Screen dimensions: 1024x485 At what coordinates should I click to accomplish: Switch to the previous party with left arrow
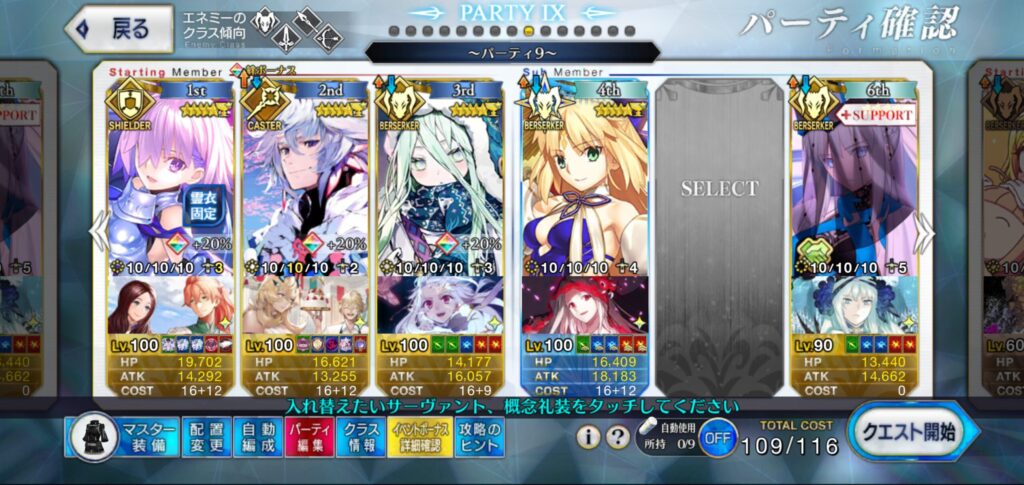point(98,232)
